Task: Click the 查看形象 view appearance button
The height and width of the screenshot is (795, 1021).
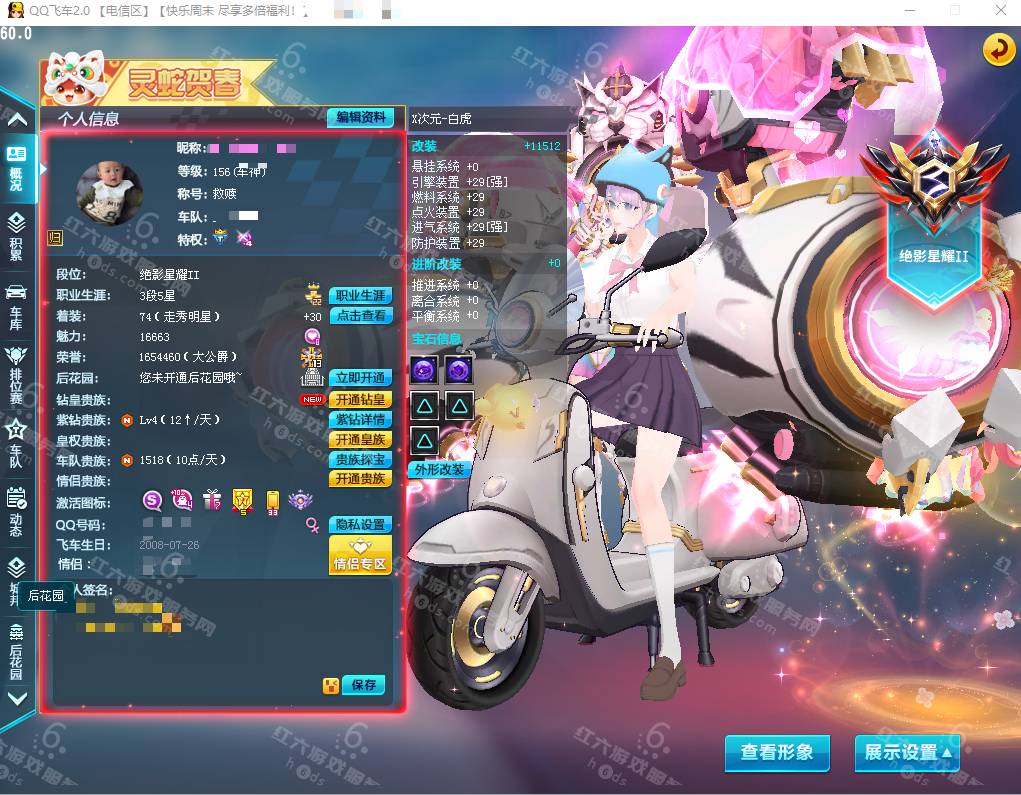Action: click(x=777, y=753)
